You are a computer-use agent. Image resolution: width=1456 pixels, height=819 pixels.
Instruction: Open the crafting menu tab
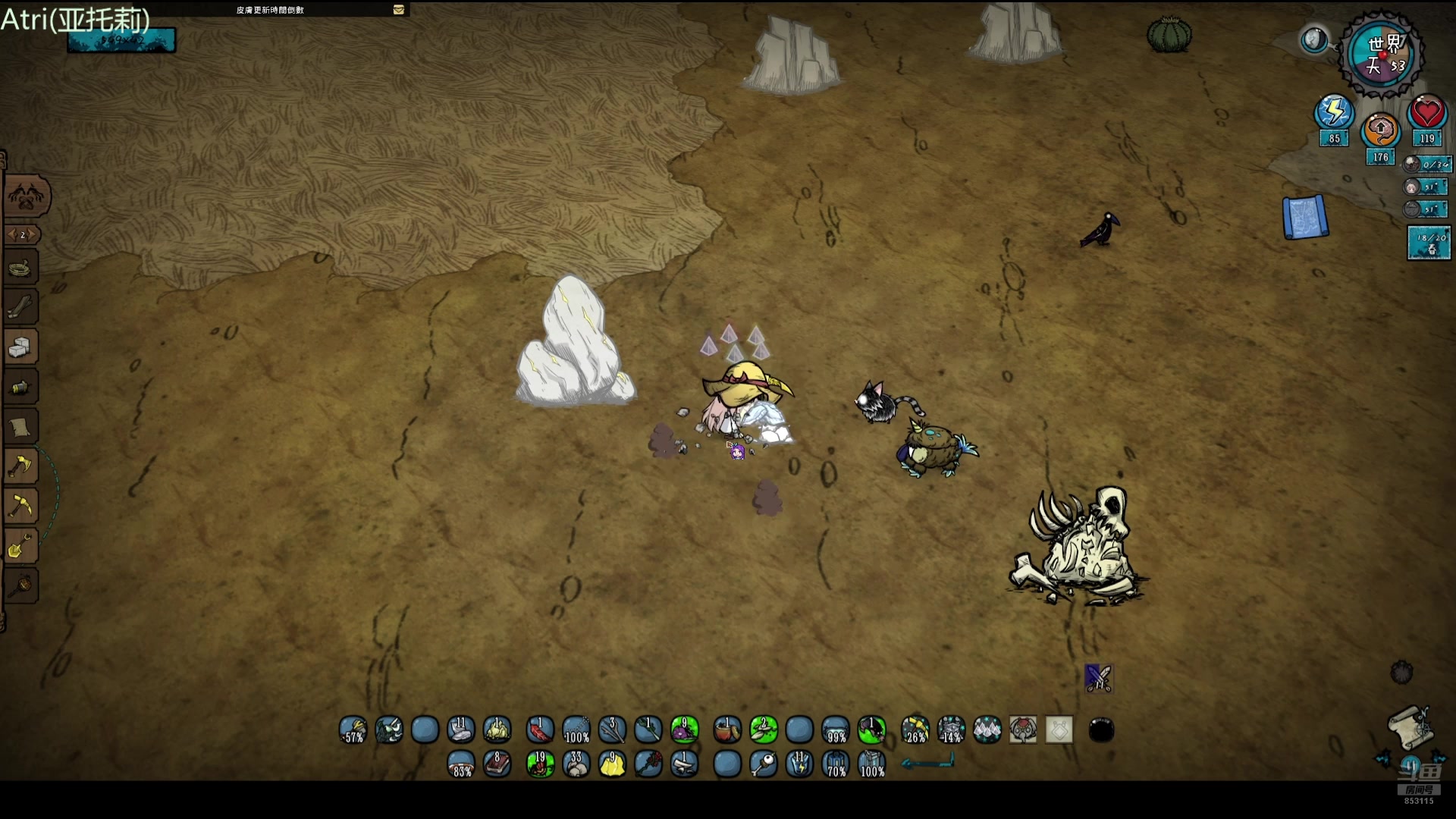tap(27, 196)
